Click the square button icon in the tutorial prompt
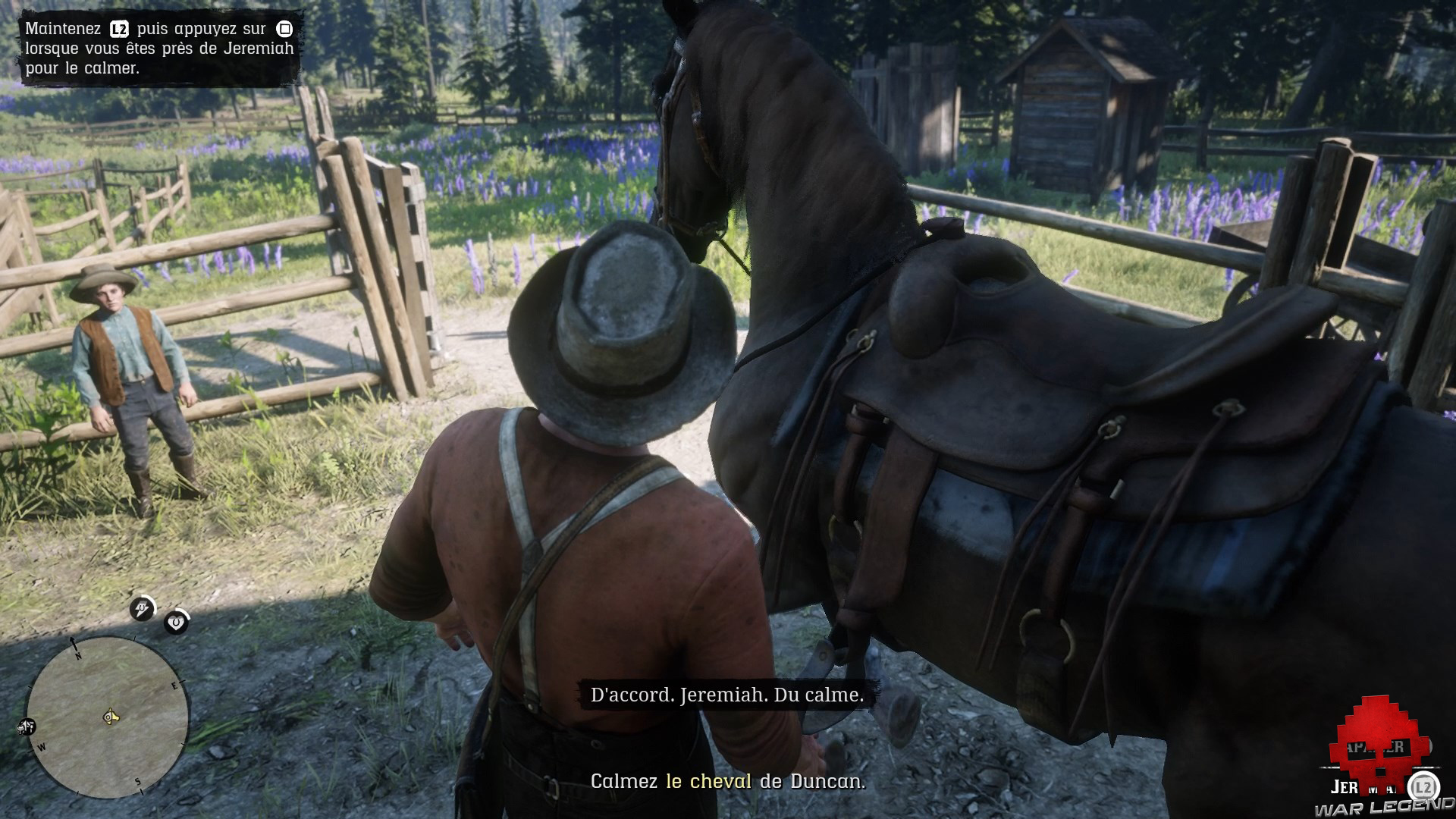Image resolution: width=1456 pixels, height=819 pixels. pyautogui.click(x=284, y=28)
